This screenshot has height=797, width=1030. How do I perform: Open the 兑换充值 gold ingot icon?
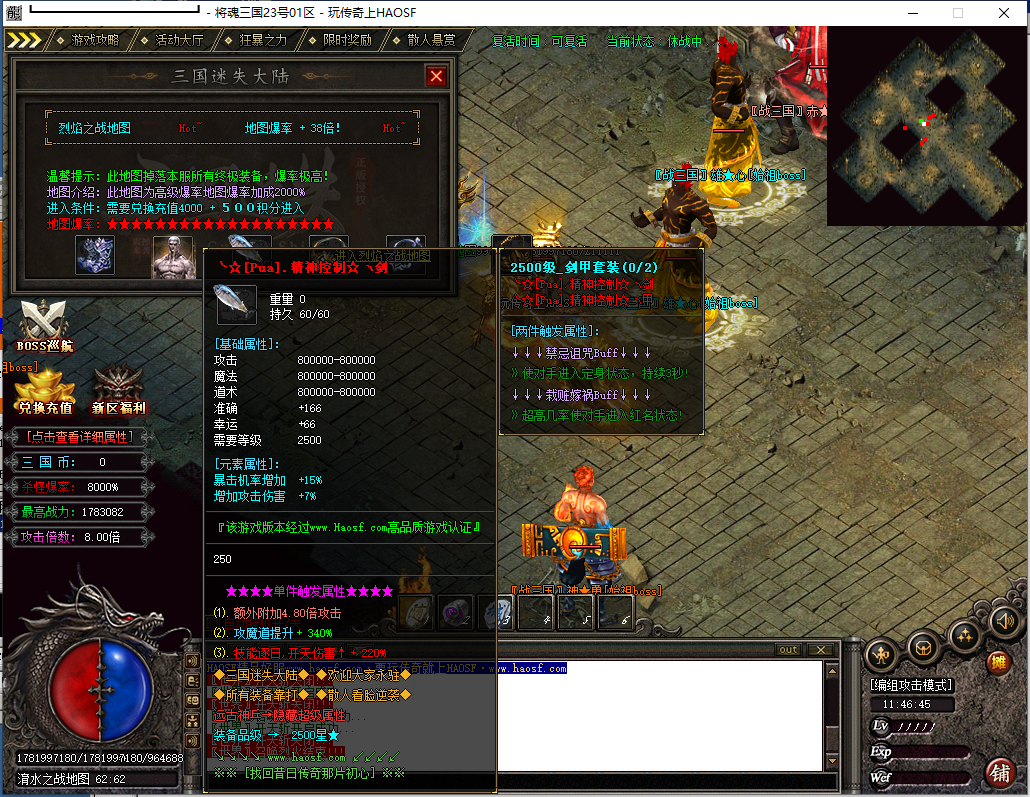(45, 390)
